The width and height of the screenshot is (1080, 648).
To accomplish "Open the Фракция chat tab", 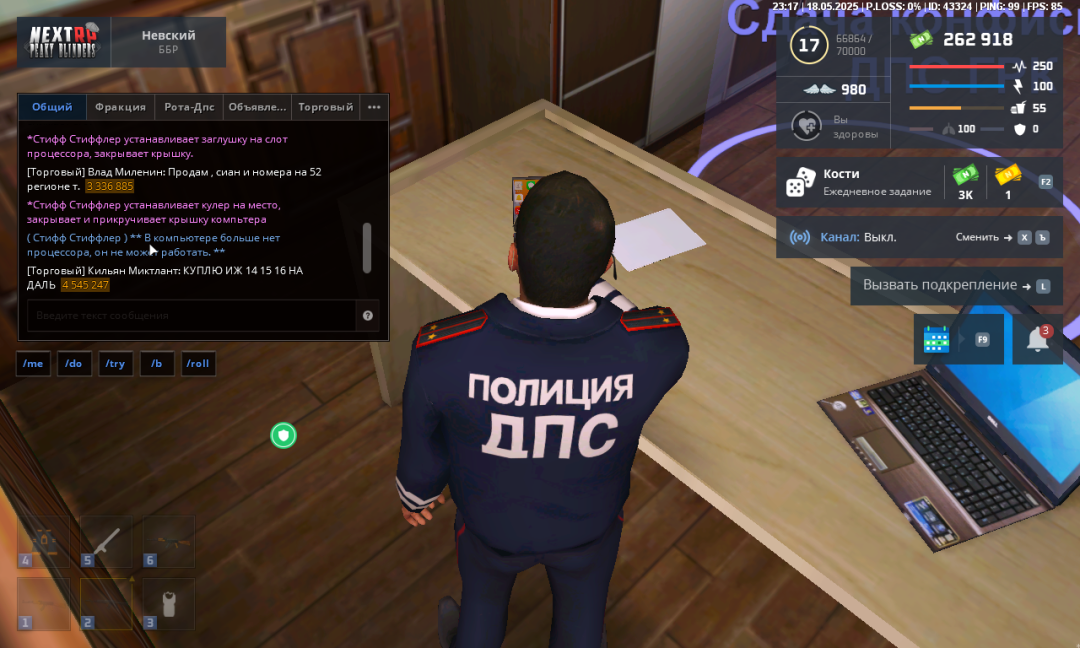I will click(120, 107).
